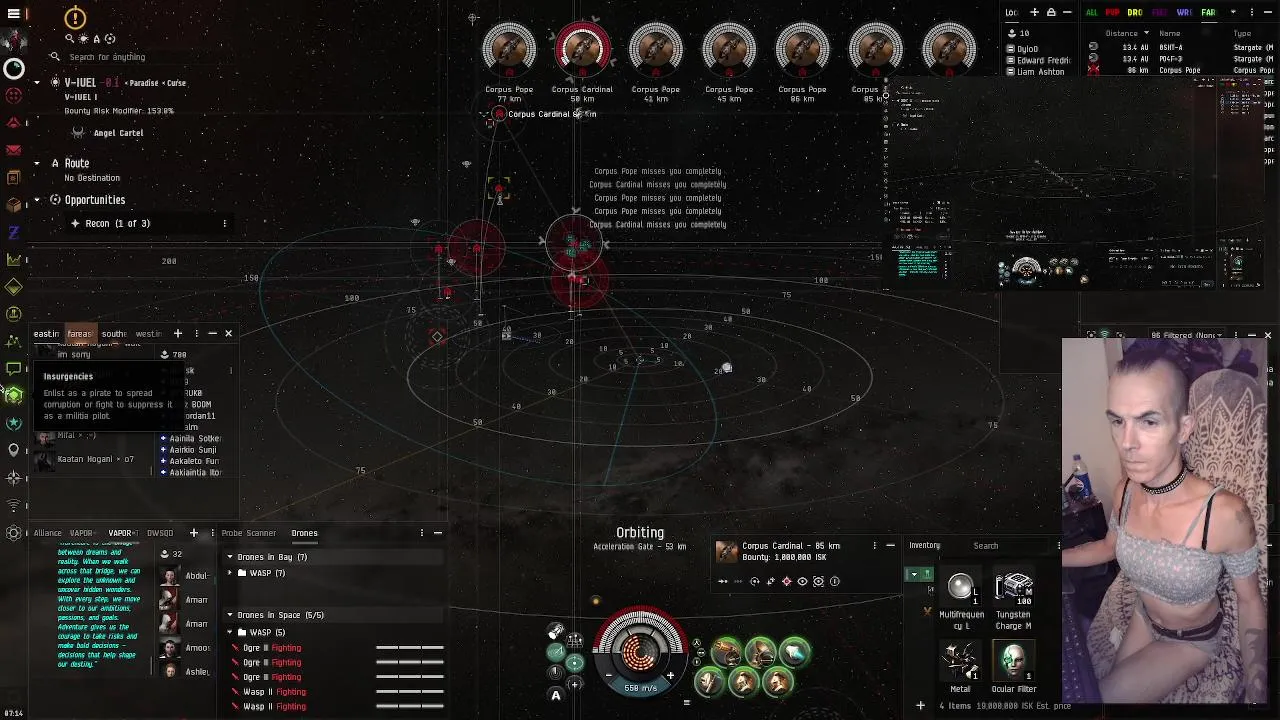Decrease ship speed with the minus button
The width and height of the screenshot is (1280, 720).
(x=609, y=675)
